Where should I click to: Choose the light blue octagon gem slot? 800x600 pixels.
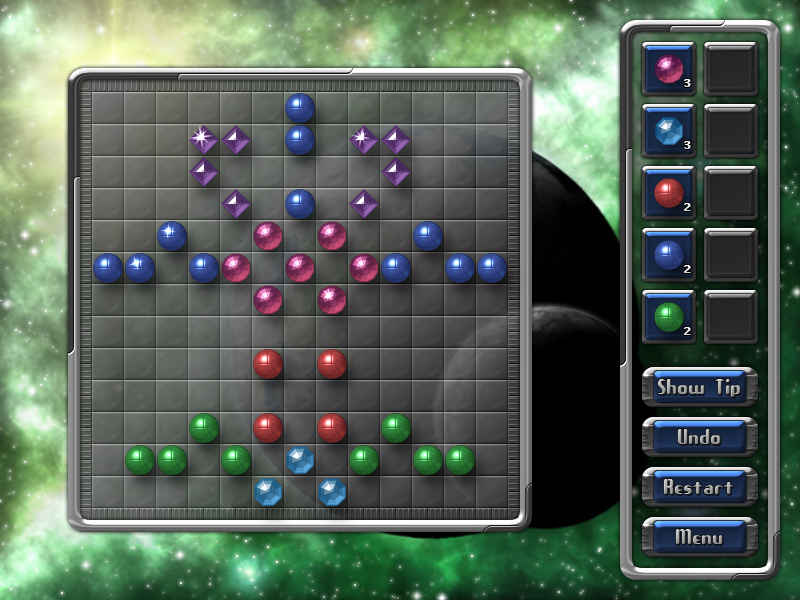pos(668,130)
